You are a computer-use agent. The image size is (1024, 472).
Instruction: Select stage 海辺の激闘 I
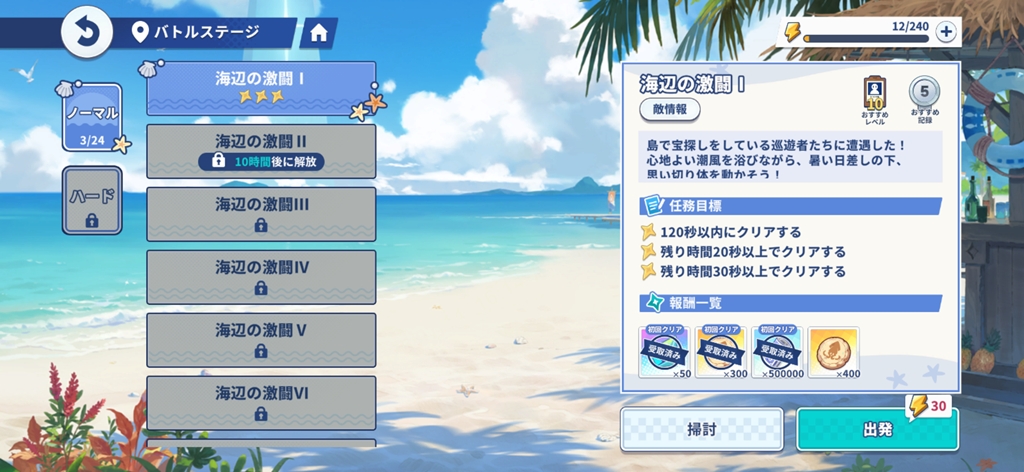pos(261,88)
